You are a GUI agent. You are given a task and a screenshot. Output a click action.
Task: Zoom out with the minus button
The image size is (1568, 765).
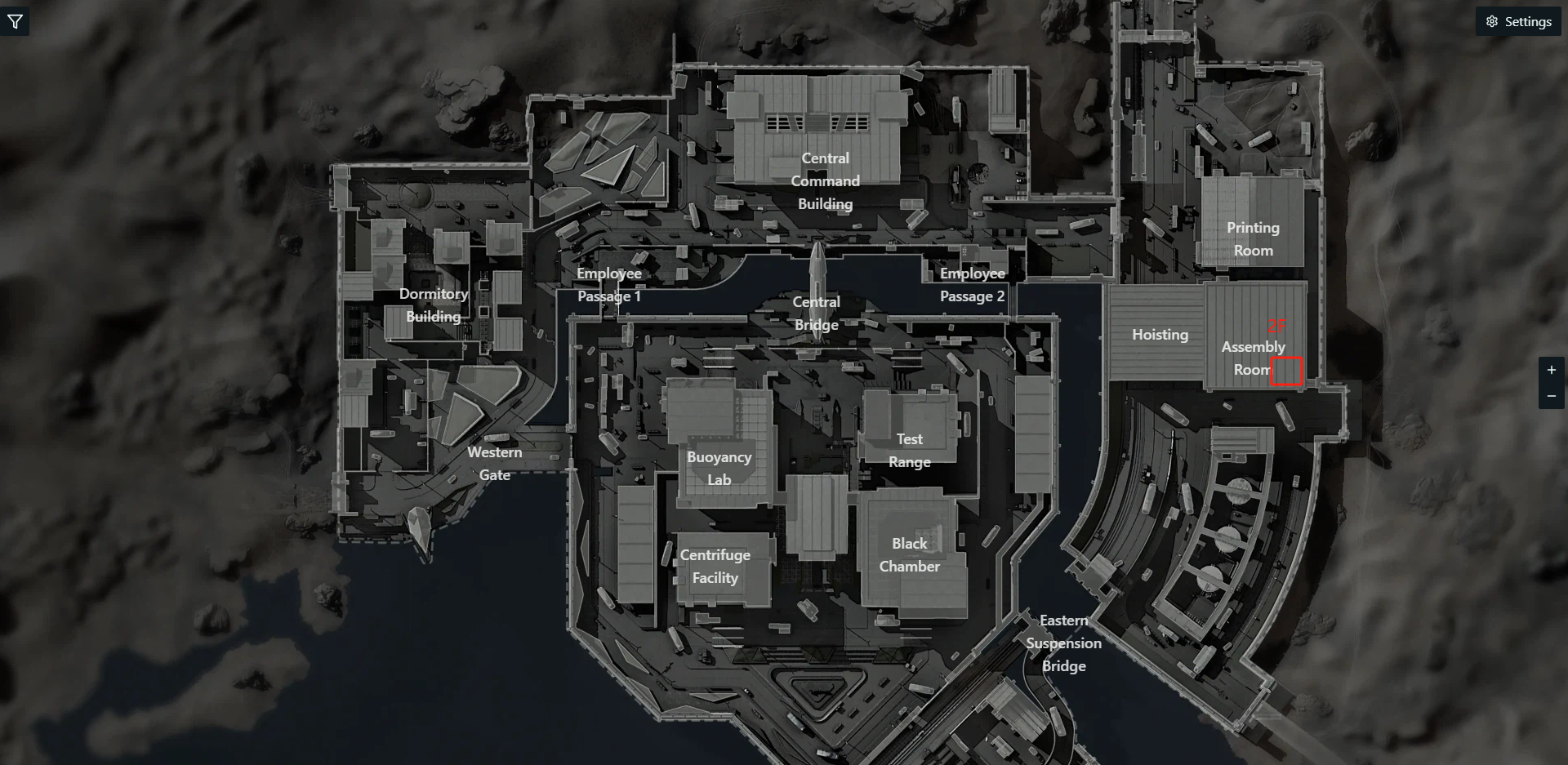(1551, 396)
